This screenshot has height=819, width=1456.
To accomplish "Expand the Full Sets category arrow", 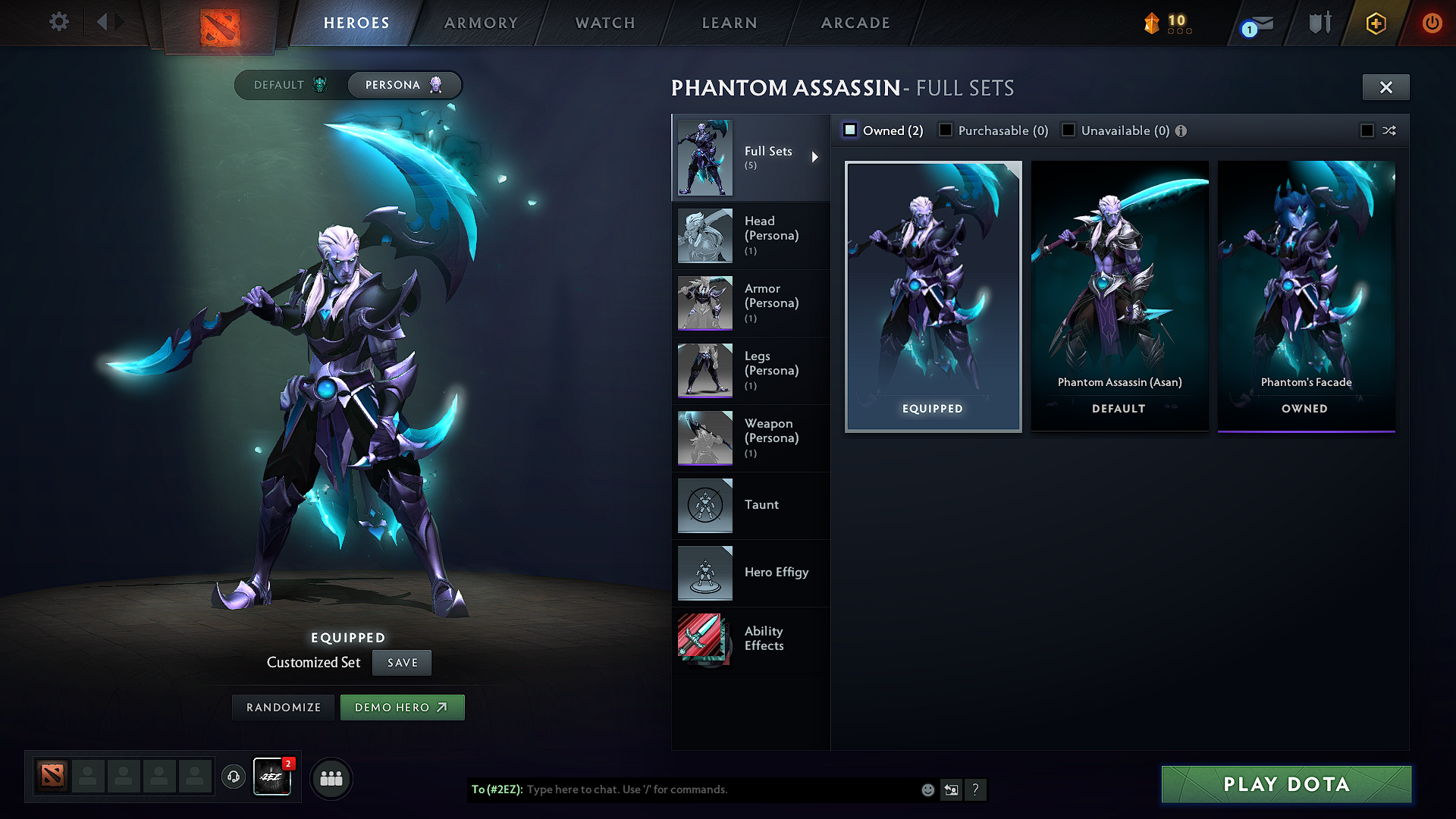I will point(816,158).
